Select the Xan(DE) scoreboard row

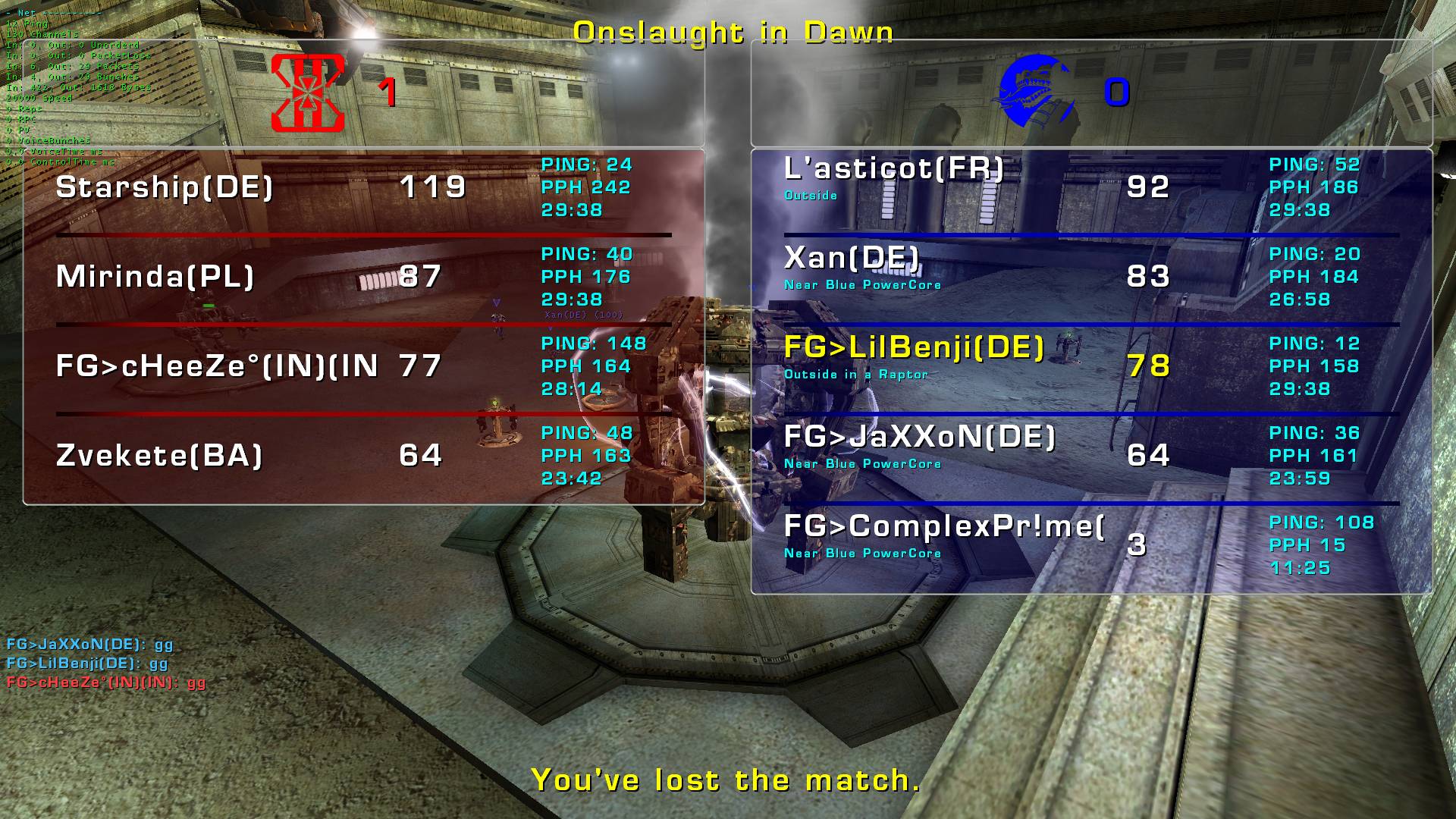(x=852, y=259)
